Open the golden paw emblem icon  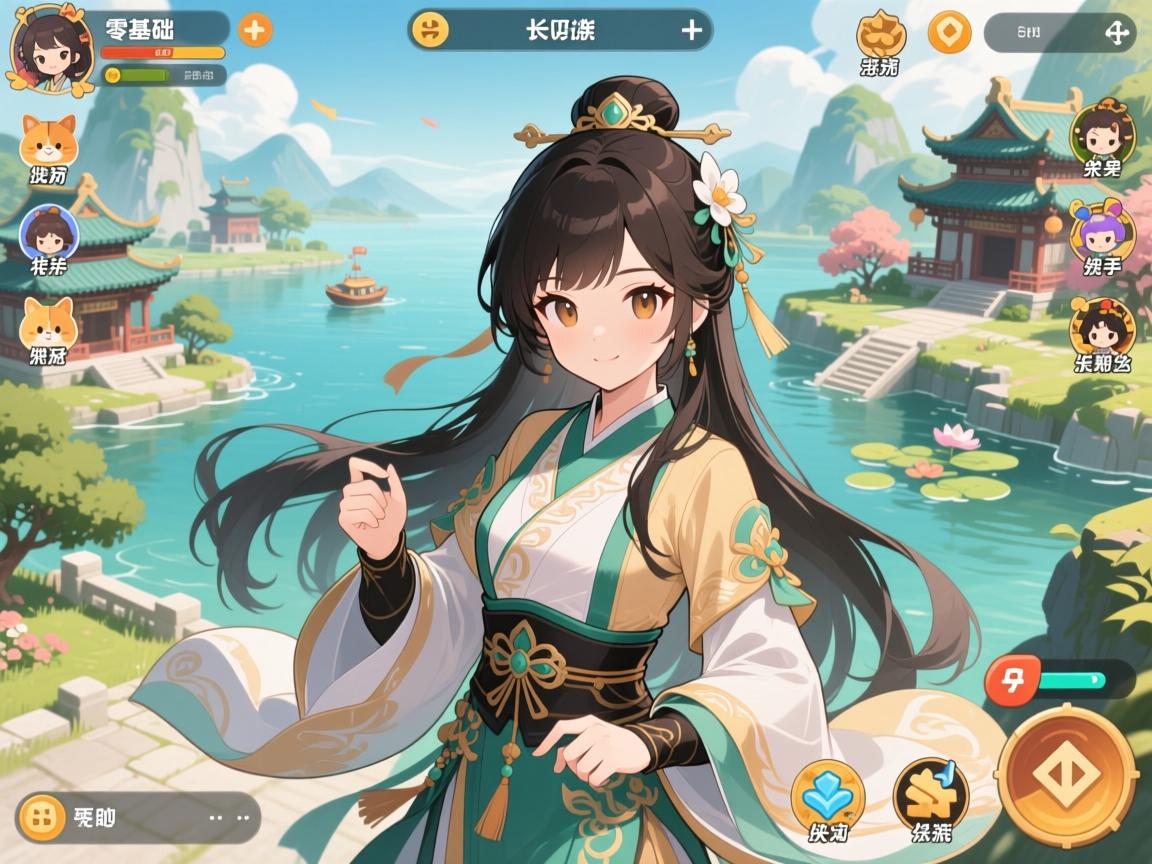tap(881, 33)
